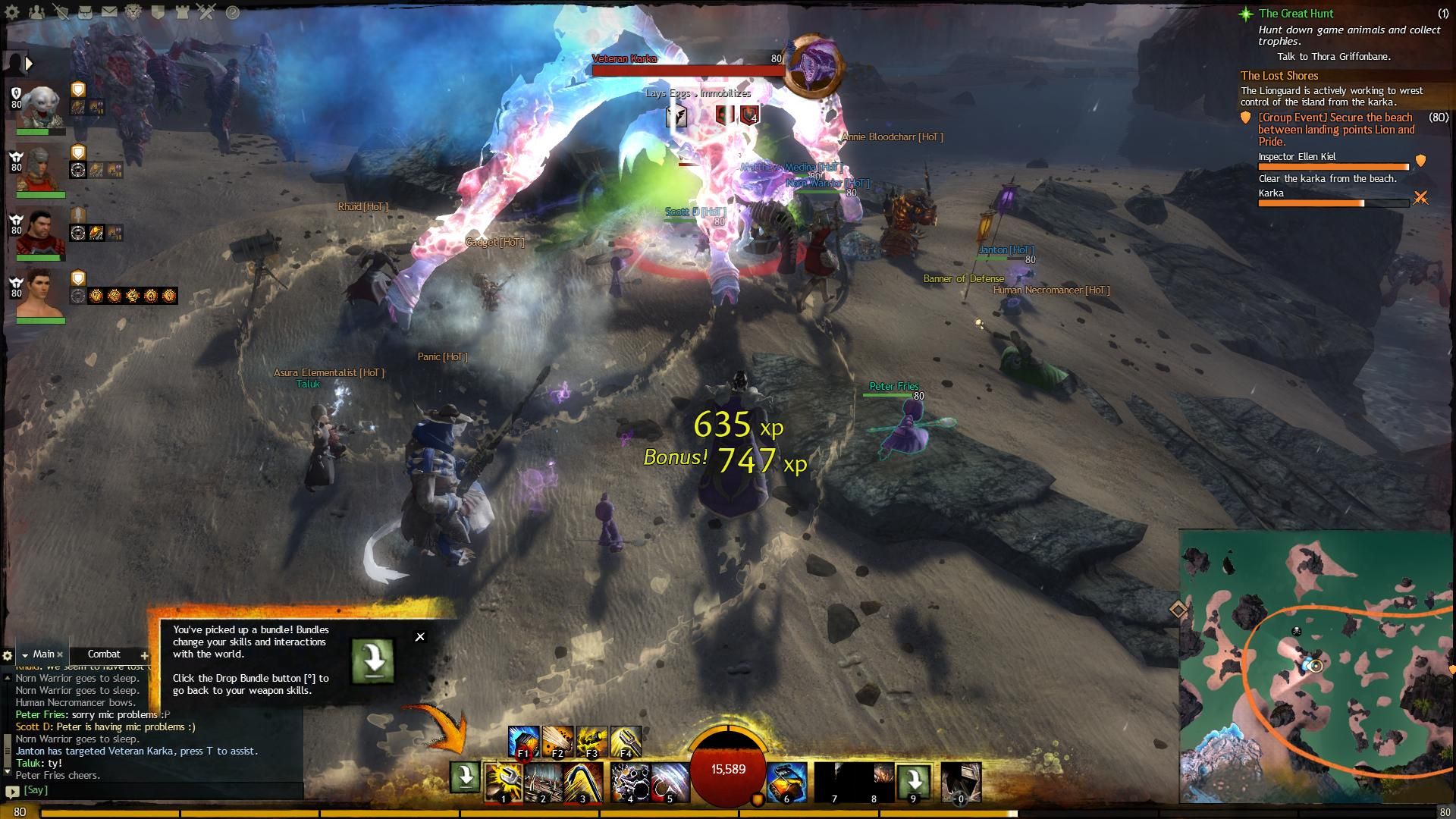Viewport: 1456px width, 819px height.
Task: Open the game menu gear icon
Action: click(x=12, y=12)
